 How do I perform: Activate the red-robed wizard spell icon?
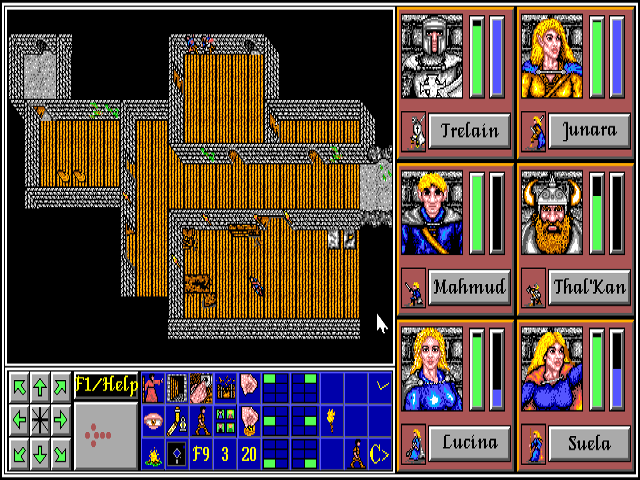pyautogui.click(x=153, y=386)
